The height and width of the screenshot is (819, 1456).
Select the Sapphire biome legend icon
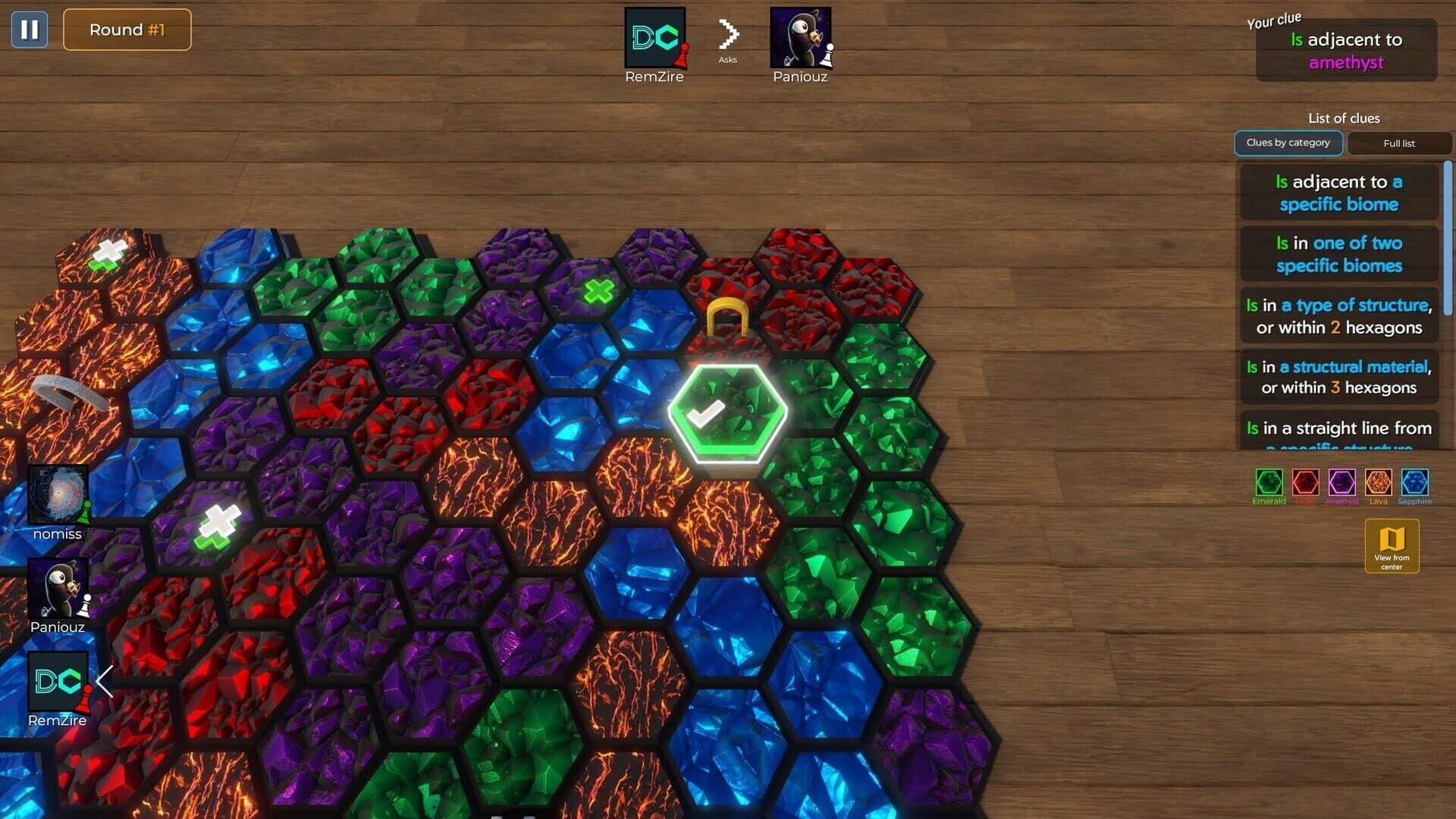[x=1415, y=483]
